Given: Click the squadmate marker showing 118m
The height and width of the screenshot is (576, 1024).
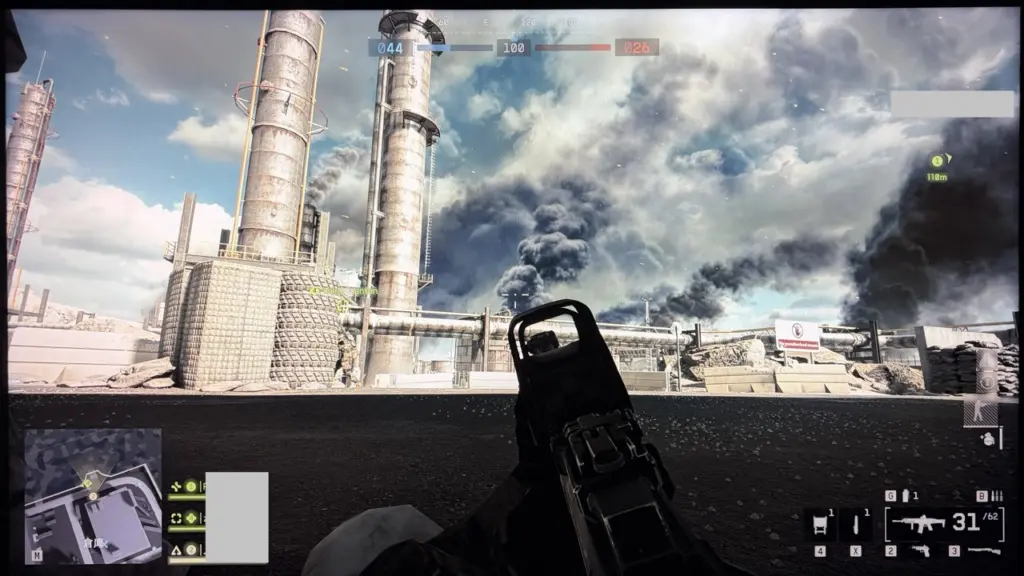Looking at the screenshot, I should (x=937, y=162).
